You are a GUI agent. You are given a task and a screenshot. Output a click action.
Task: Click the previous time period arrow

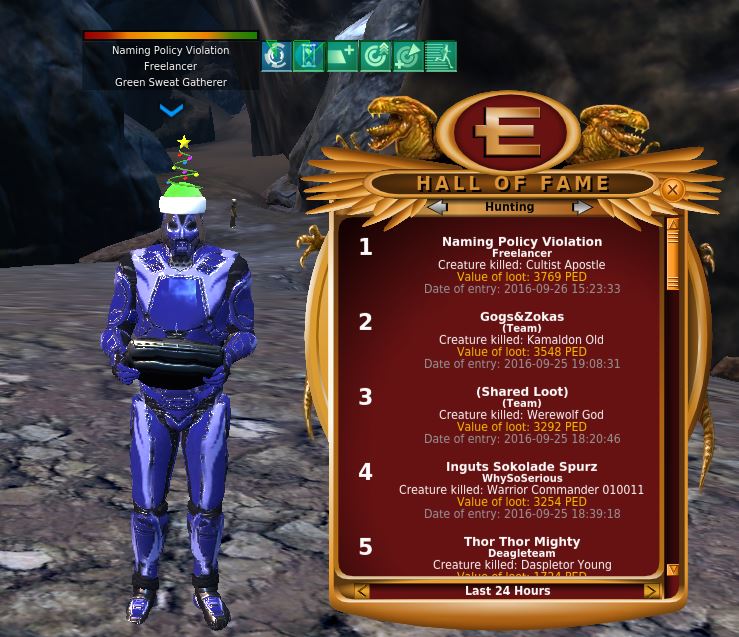362,591
